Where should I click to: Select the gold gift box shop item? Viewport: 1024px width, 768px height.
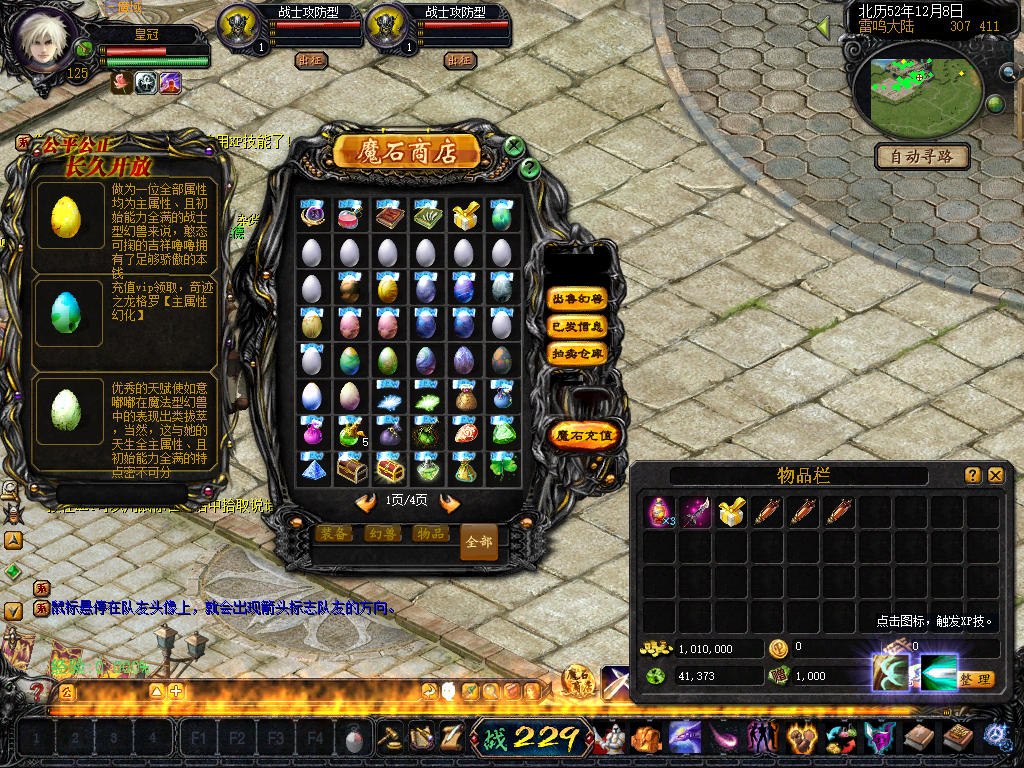coord(464,216)
